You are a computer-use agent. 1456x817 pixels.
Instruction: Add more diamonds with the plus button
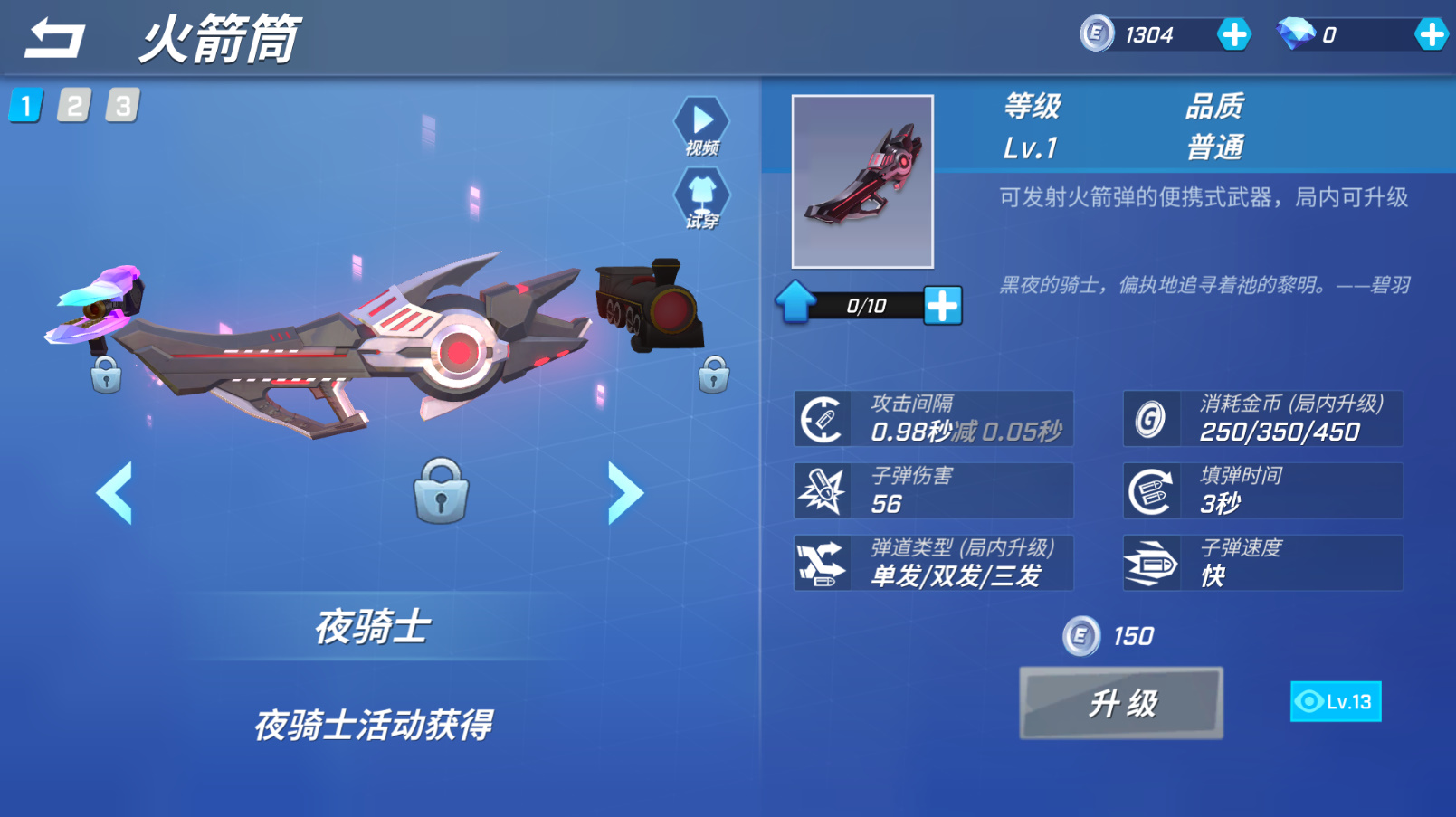click(x=1431, y=35)
